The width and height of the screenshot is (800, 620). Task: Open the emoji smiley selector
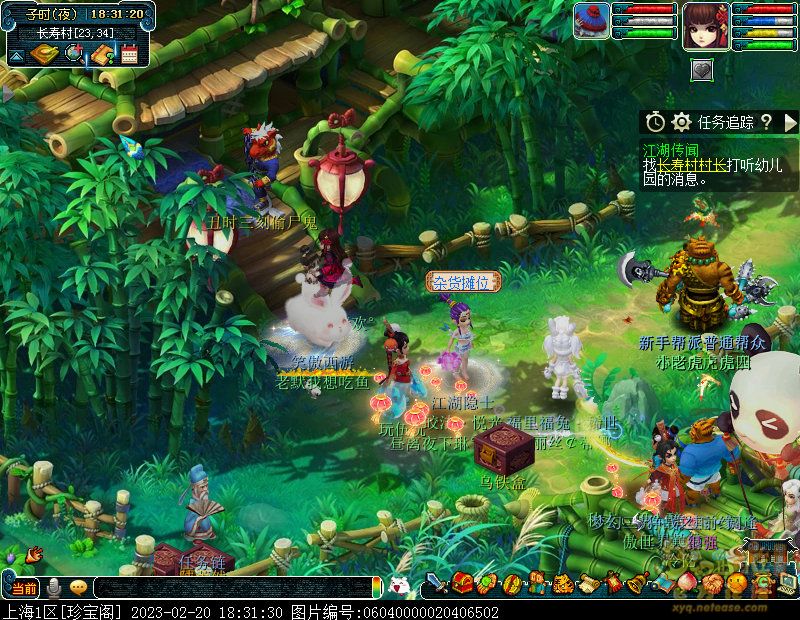(x=78, y=588)
